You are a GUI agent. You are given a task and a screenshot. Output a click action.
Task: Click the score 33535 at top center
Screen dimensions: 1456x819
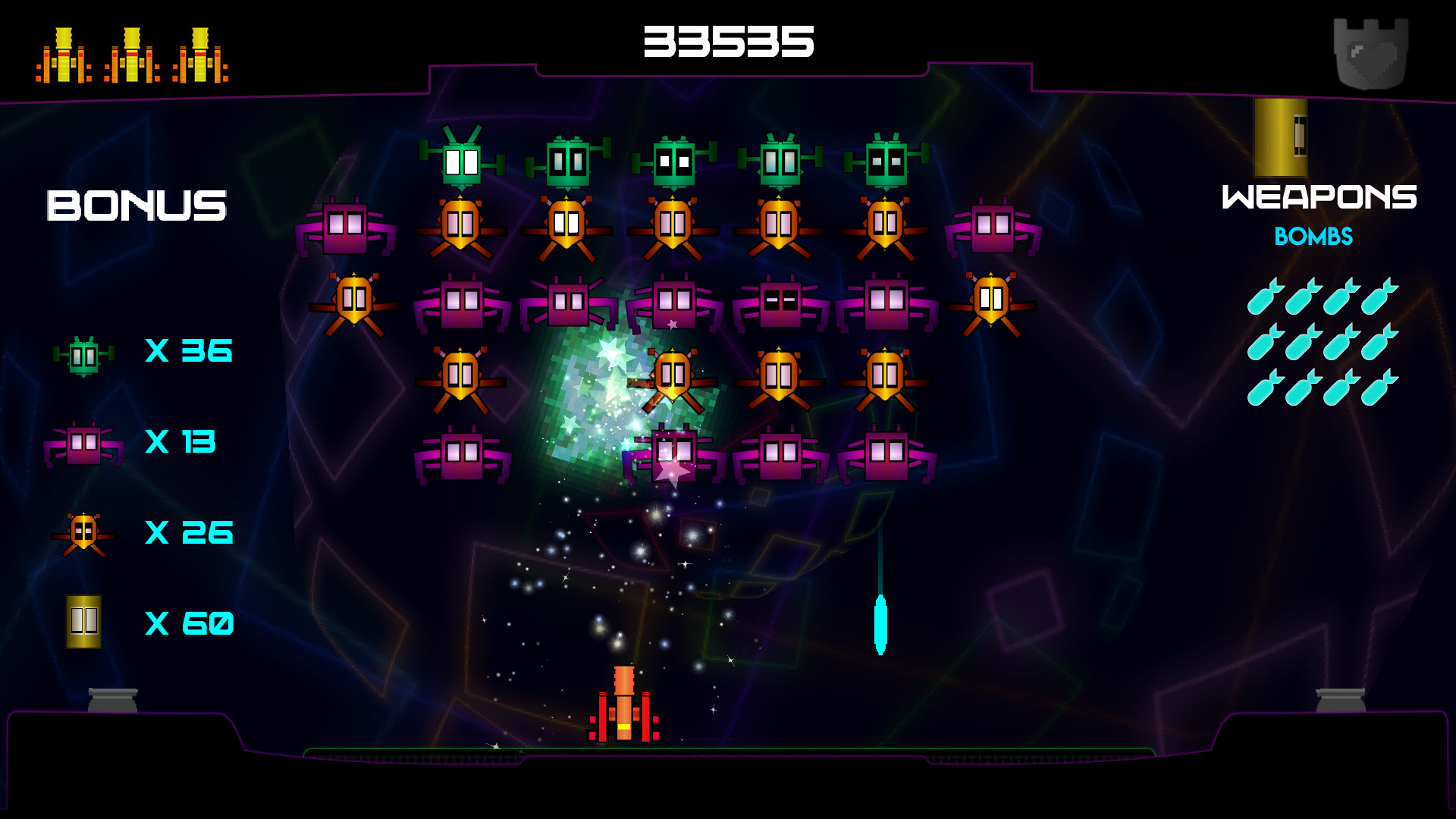click(729, 43)
